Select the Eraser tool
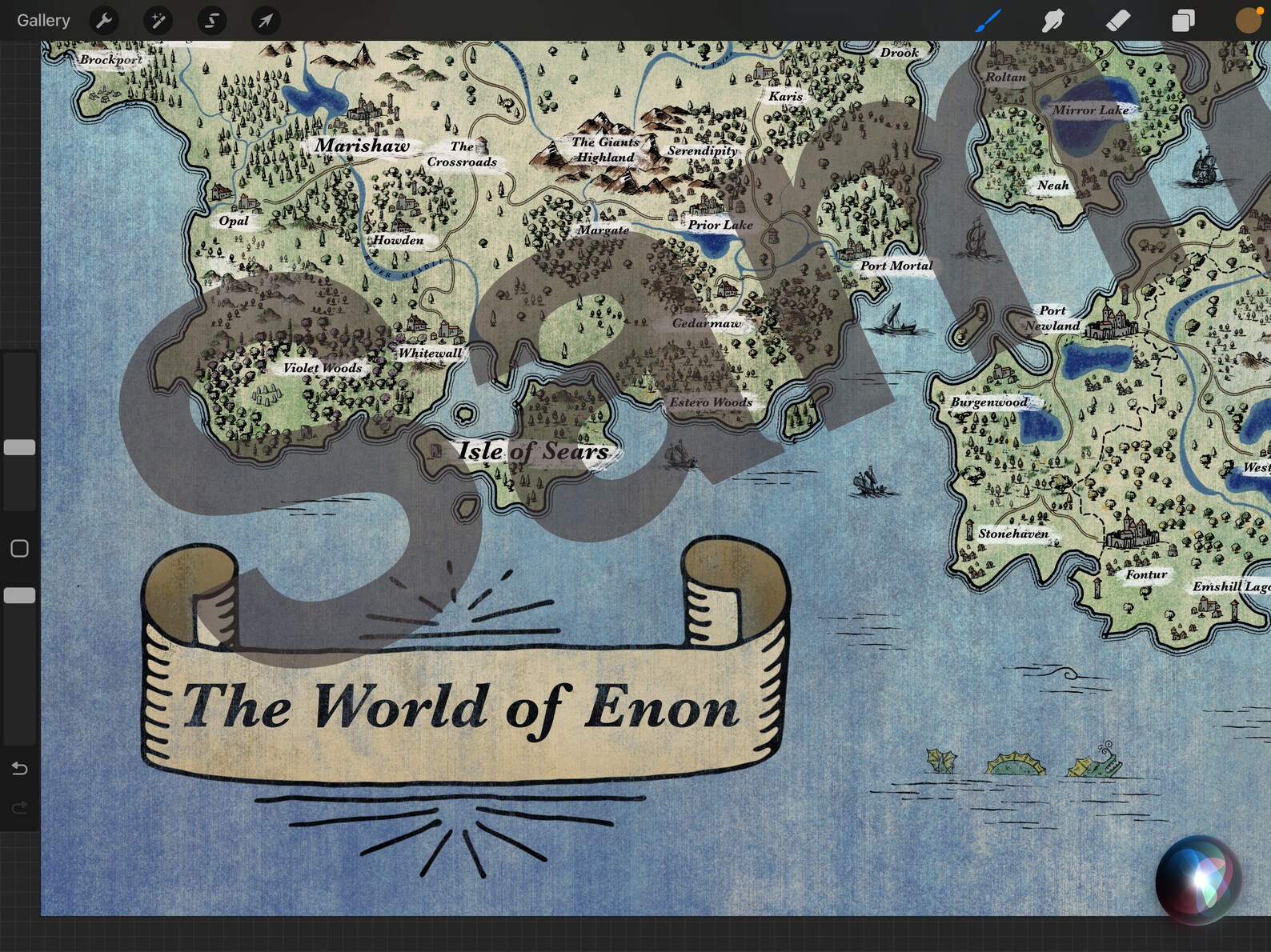The image size is (1271, 952). pyautogui.click(x=1117, y=20)
